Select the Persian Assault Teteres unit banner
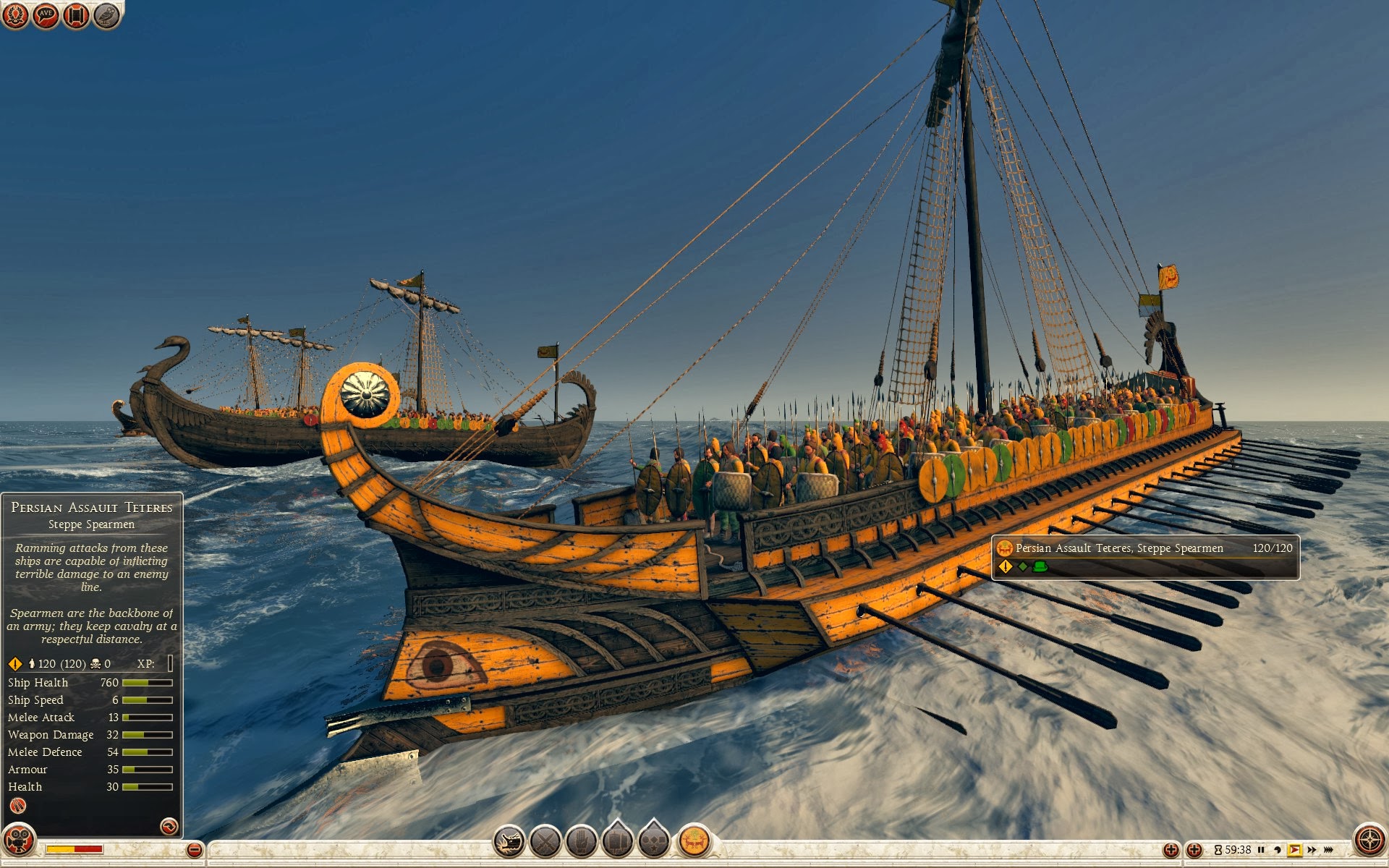1389x868 pixels. (1144, 557)
